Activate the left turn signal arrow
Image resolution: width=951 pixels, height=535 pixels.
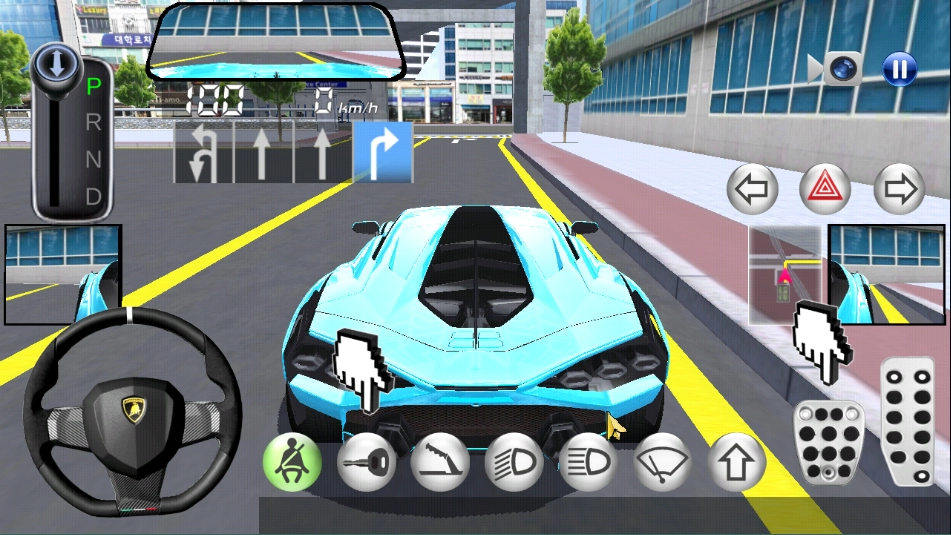pyautogui.click(x=752, y=187)
